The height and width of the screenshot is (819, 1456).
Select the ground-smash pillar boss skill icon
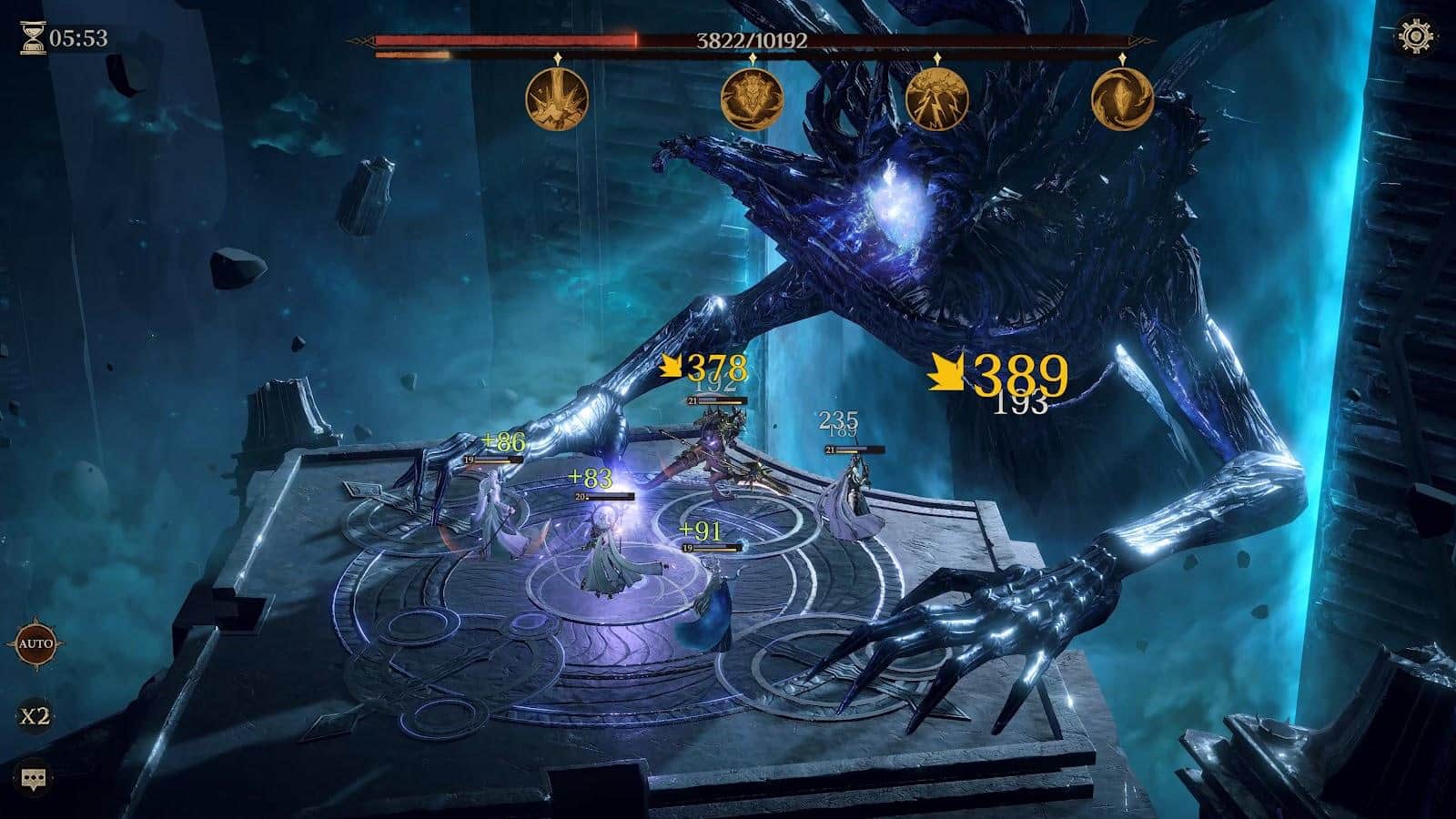[x=557, y=98]
